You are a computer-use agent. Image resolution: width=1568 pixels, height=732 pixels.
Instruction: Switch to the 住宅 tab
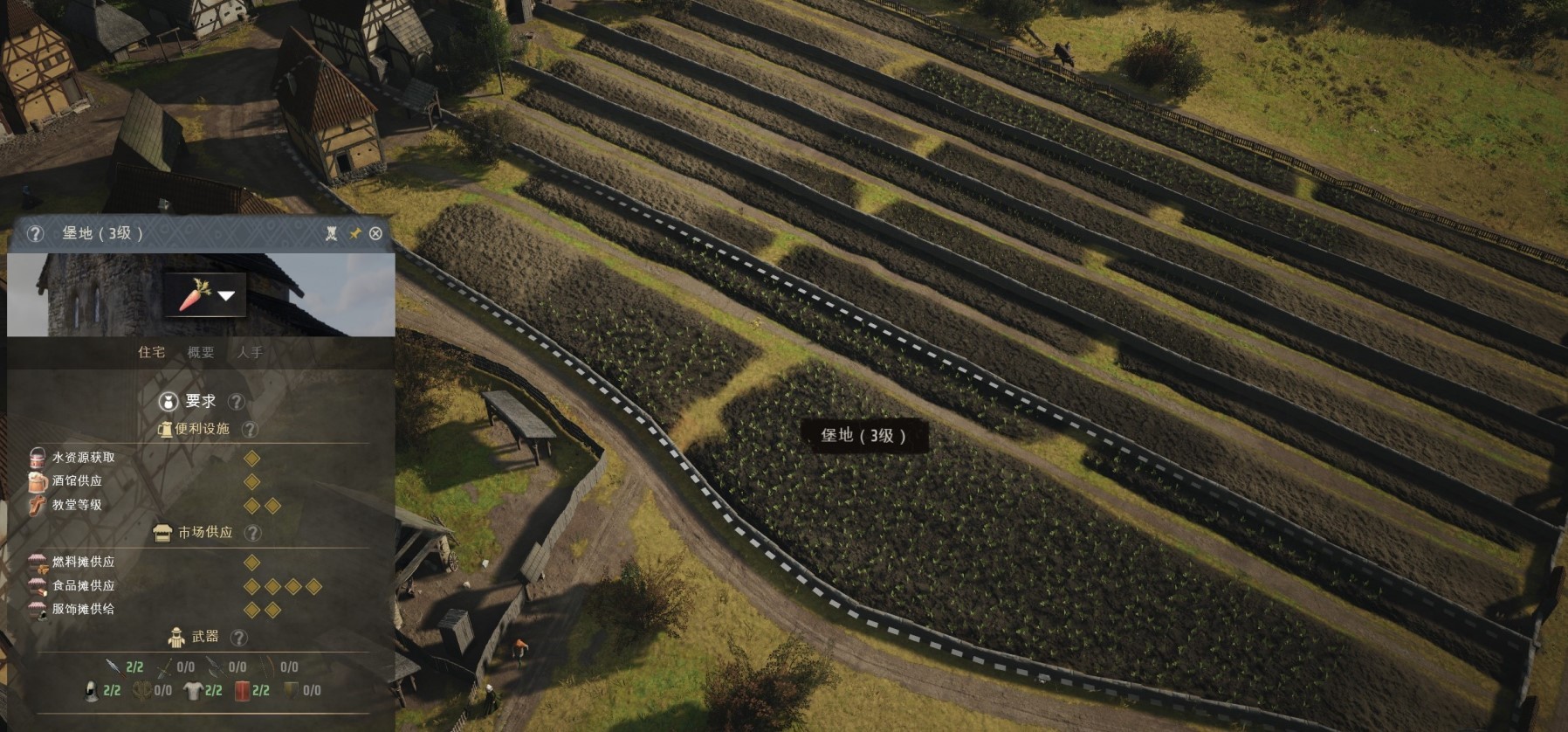(x=151, y=352)
